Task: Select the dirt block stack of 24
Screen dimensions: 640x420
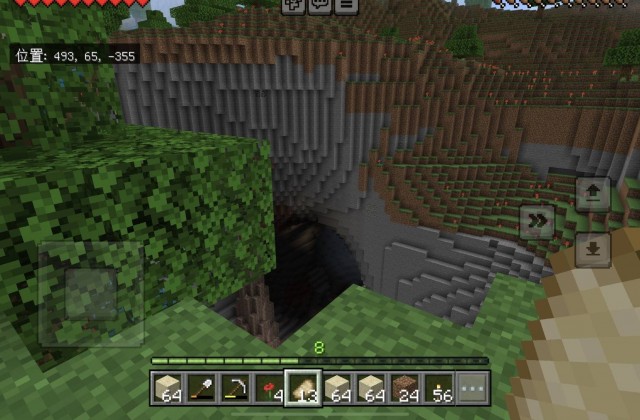Action: point(404,388)
